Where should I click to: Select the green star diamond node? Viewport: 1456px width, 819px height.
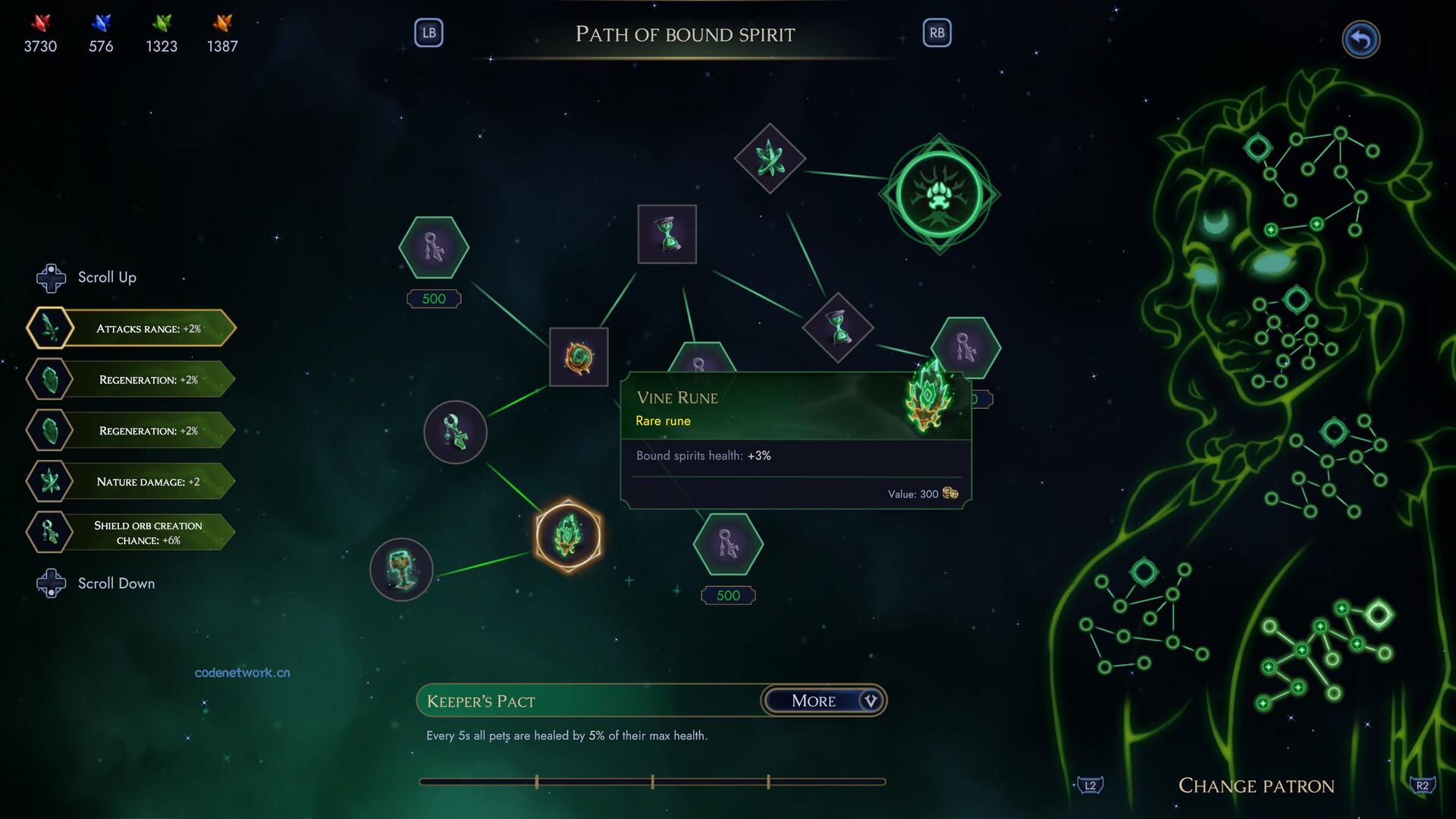[x=770, y=158]
